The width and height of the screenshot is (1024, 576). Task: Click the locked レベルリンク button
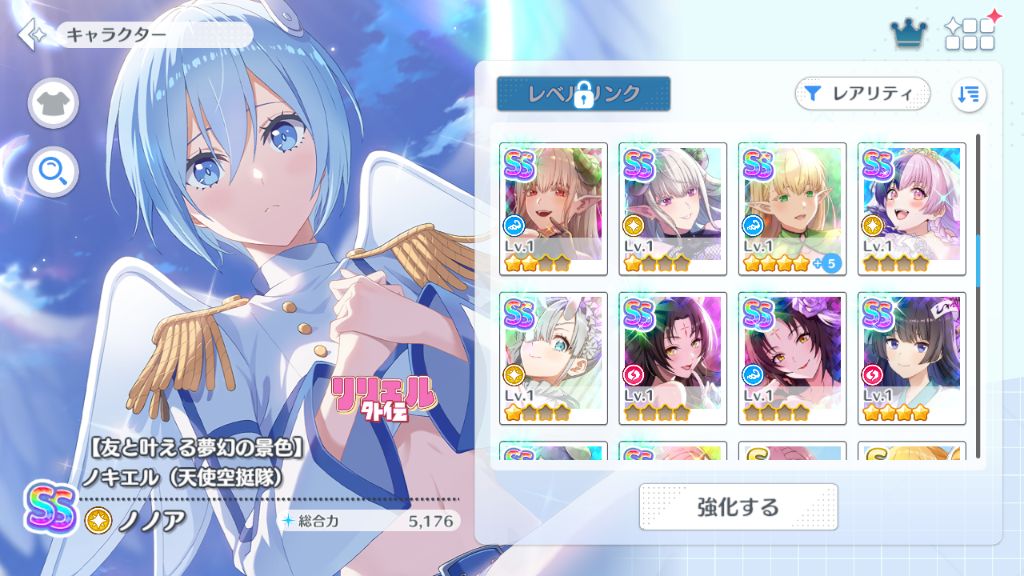click(x=583, y=94)
